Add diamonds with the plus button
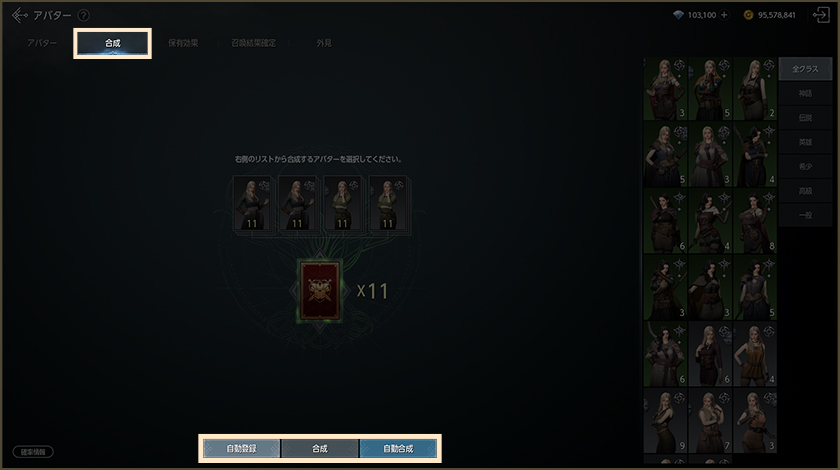Image resolution: width=840 pixels, height=470 pixels. point(724,16)
